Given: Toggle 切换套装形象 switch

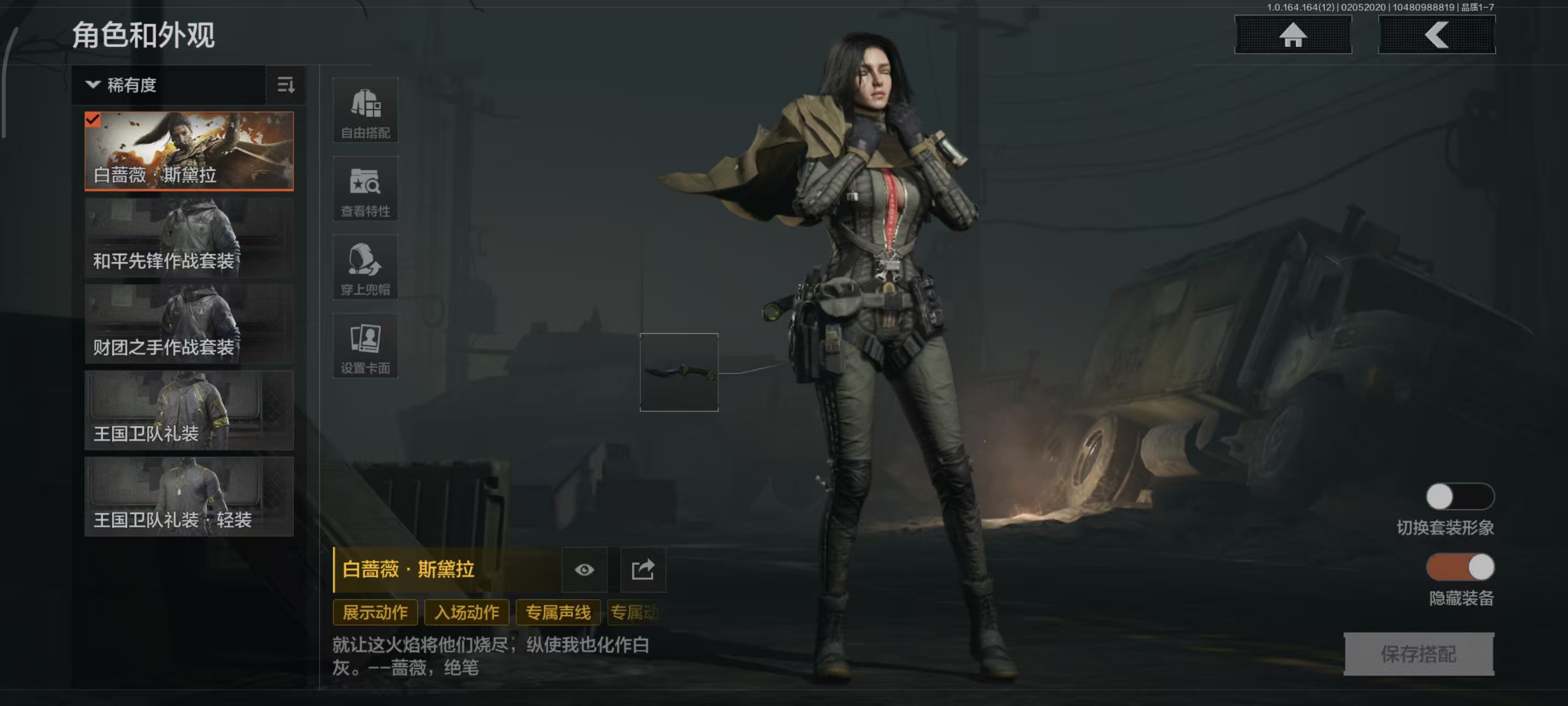Looking at the screenshot, I should 1459,496.
